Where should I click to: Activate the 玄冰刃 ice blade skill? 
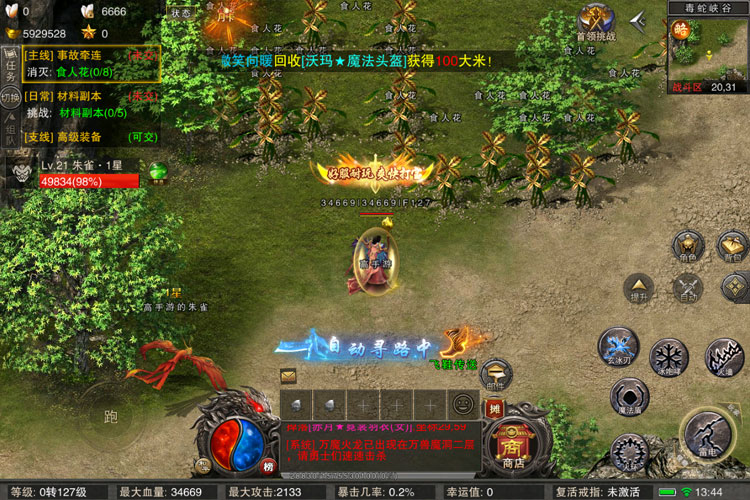(x=618, y=346)
